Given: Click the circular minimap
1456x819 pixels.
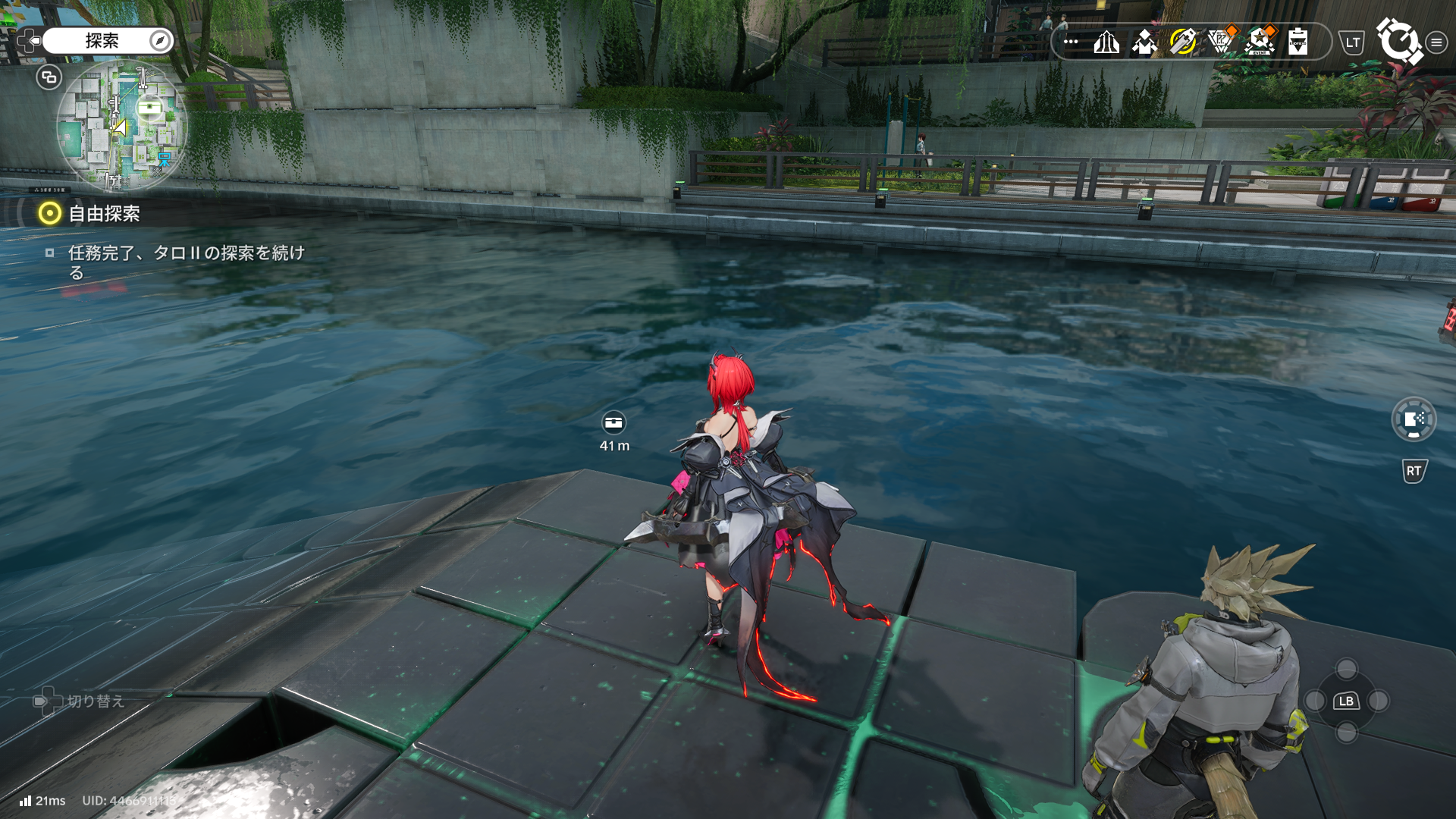Looking at the screenshot, I should click(121, 125).
